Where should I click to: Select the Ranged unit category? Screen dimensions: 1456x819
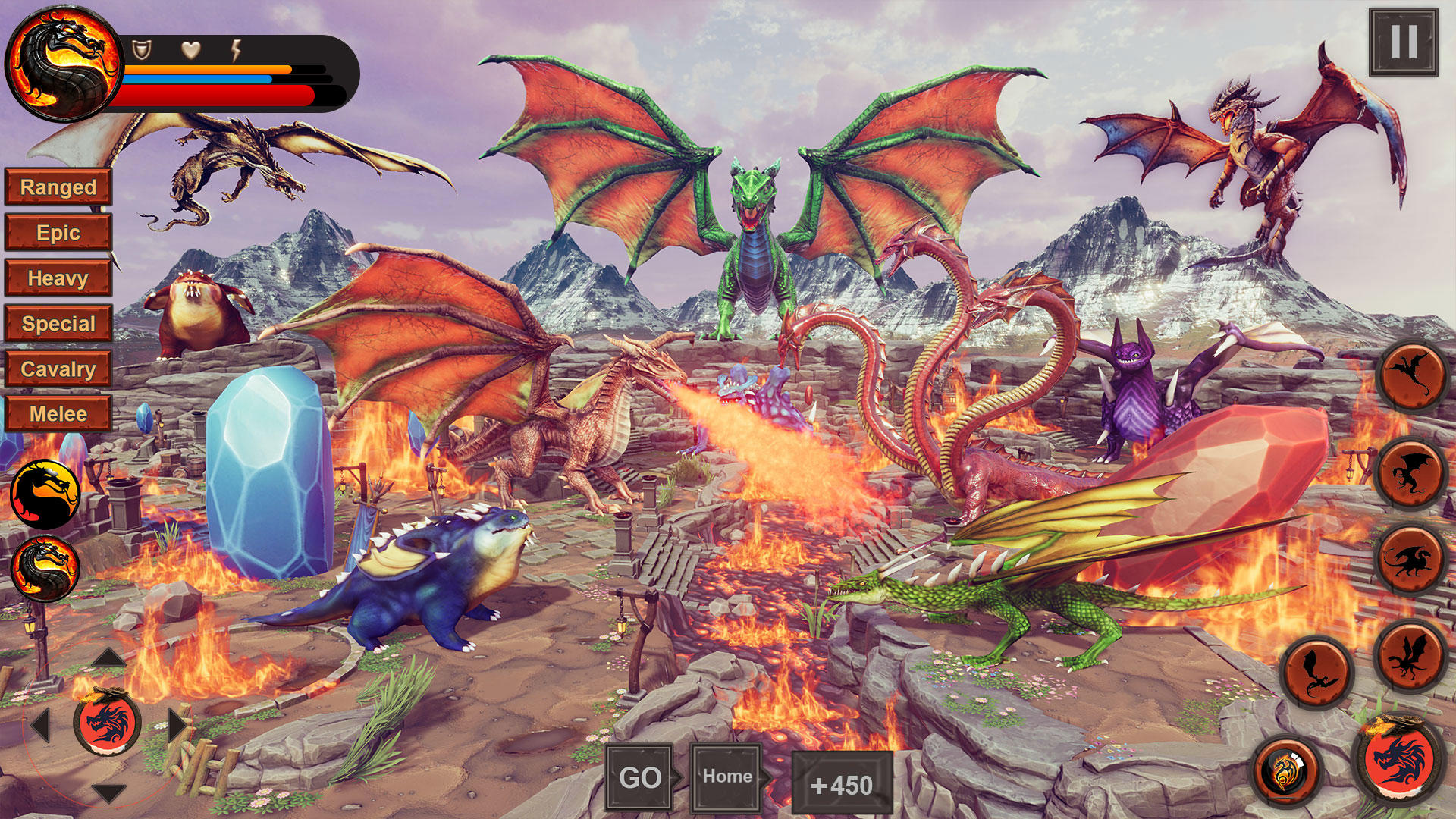point(58,187)
